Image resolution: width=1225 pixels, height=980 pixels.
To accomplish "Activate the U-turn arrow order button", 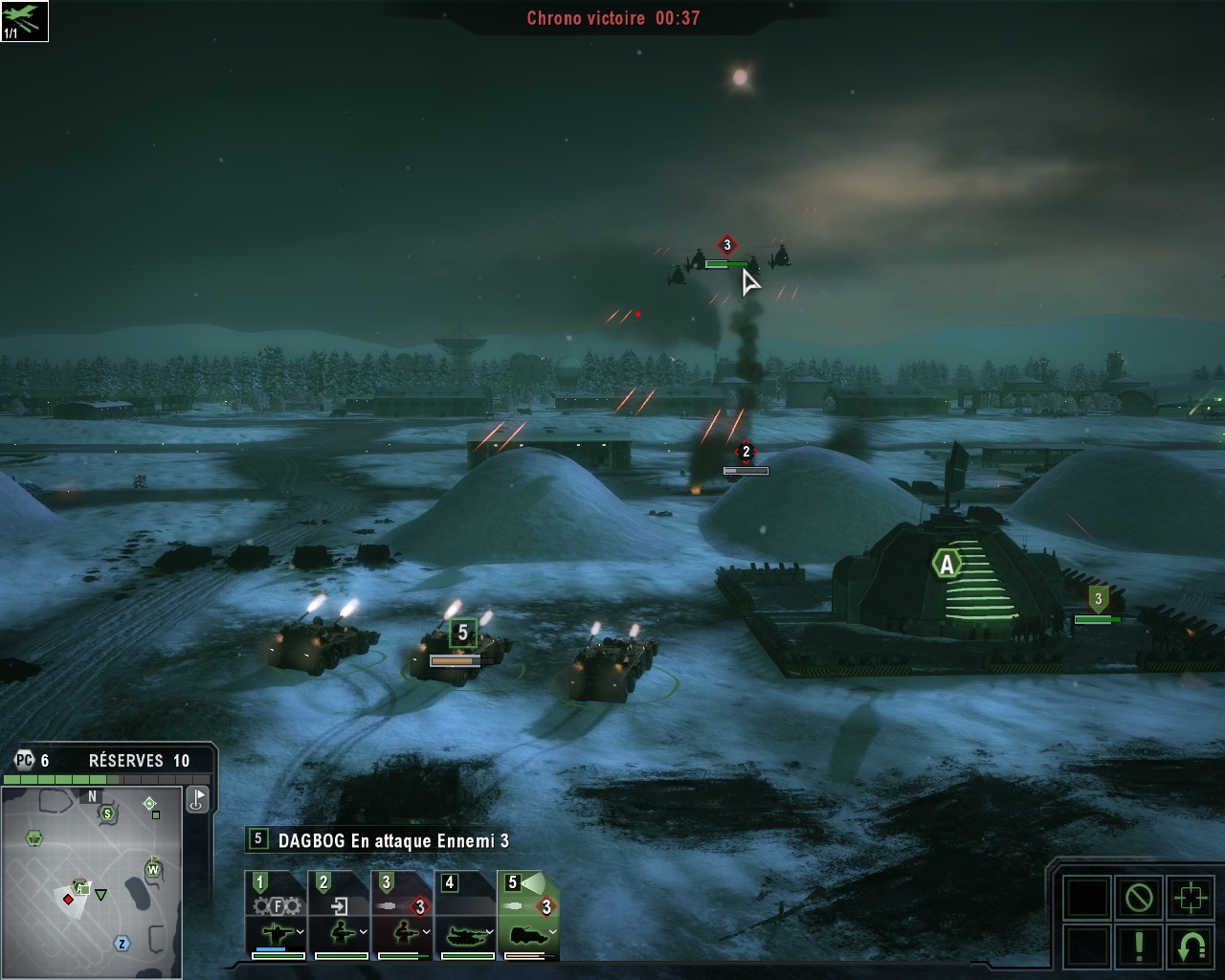I will pyautogui.click(x=1191, y=946).
